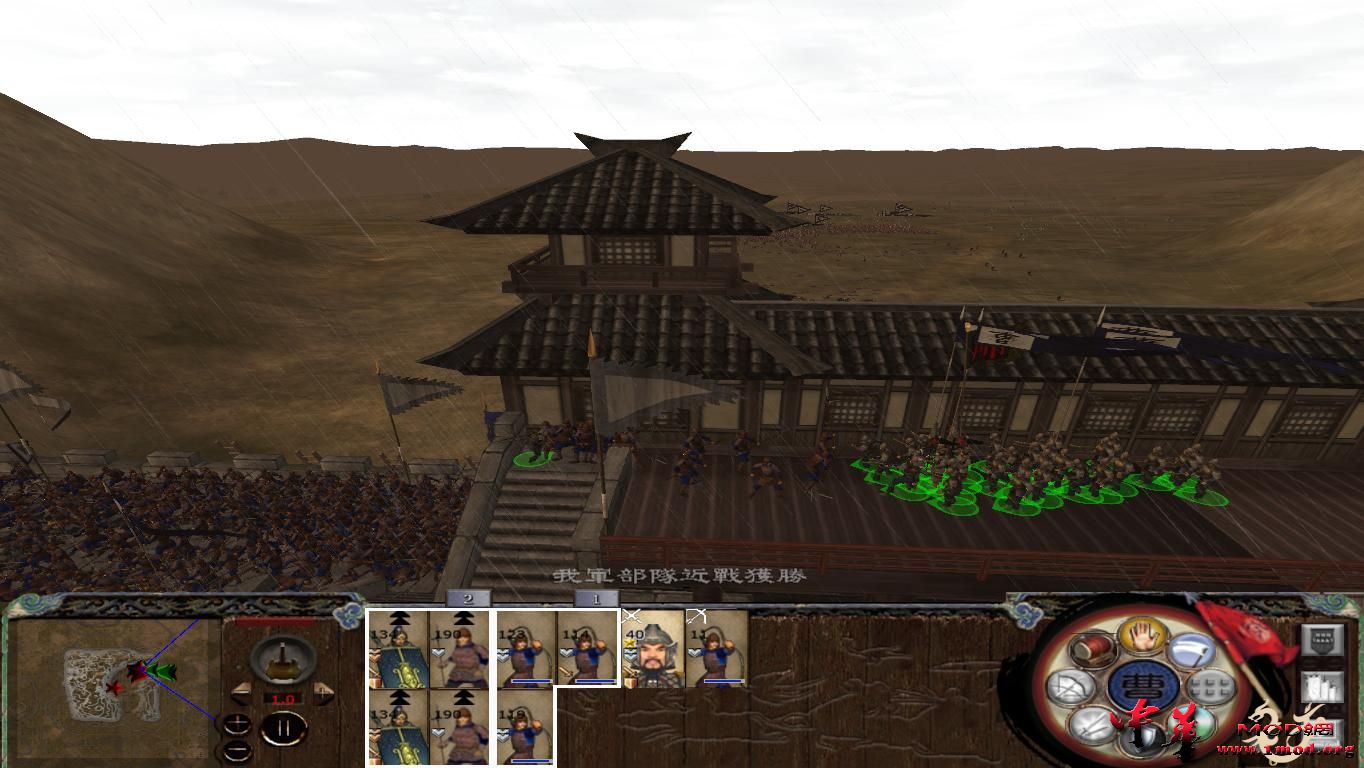This screenshot has width=1364, height=768.
Task: Increase game speed past 1.0 with the right arrow
Action: click(321, 692)
